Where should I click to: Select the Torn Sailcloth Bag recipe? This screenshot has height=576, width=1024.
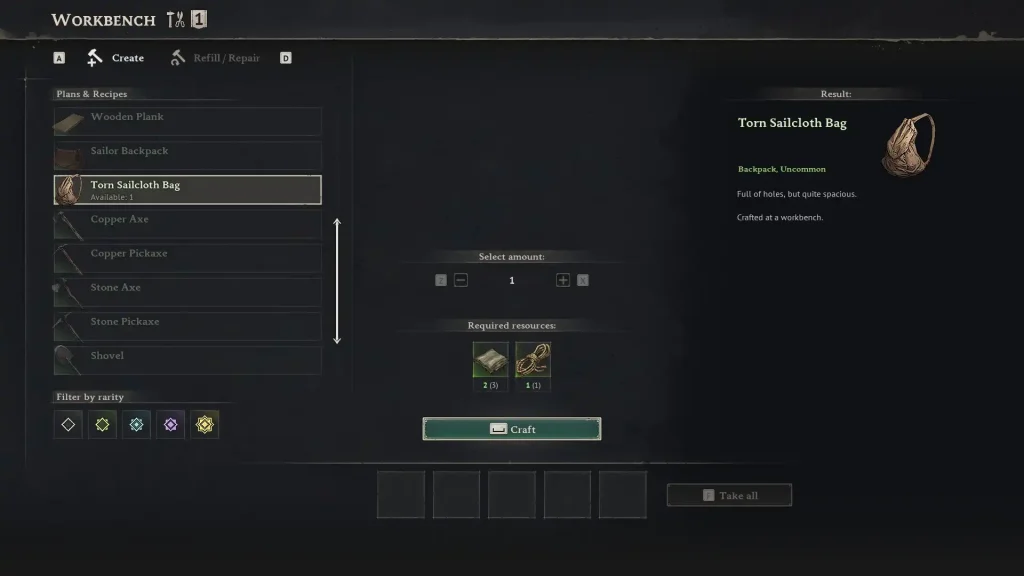188,189
